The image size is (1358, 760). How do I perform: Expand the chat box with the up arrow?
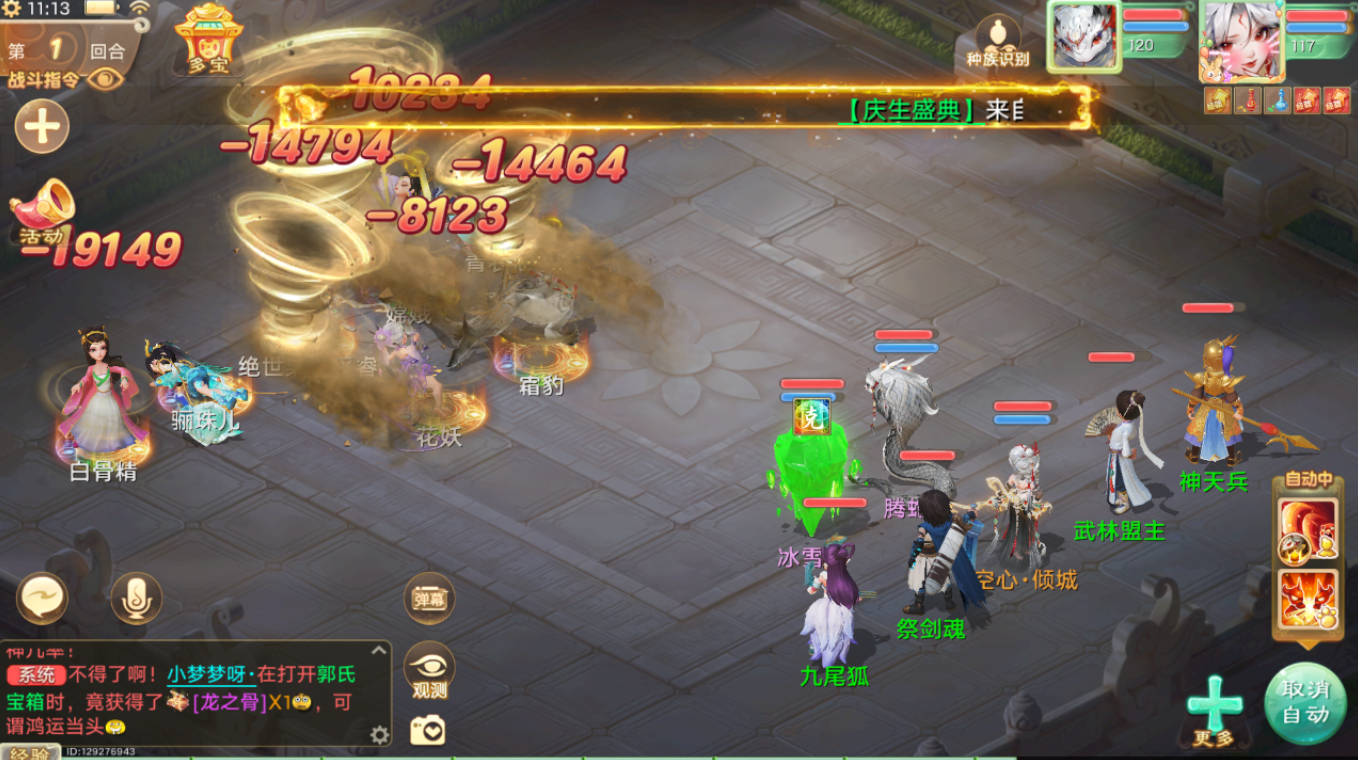380,650
